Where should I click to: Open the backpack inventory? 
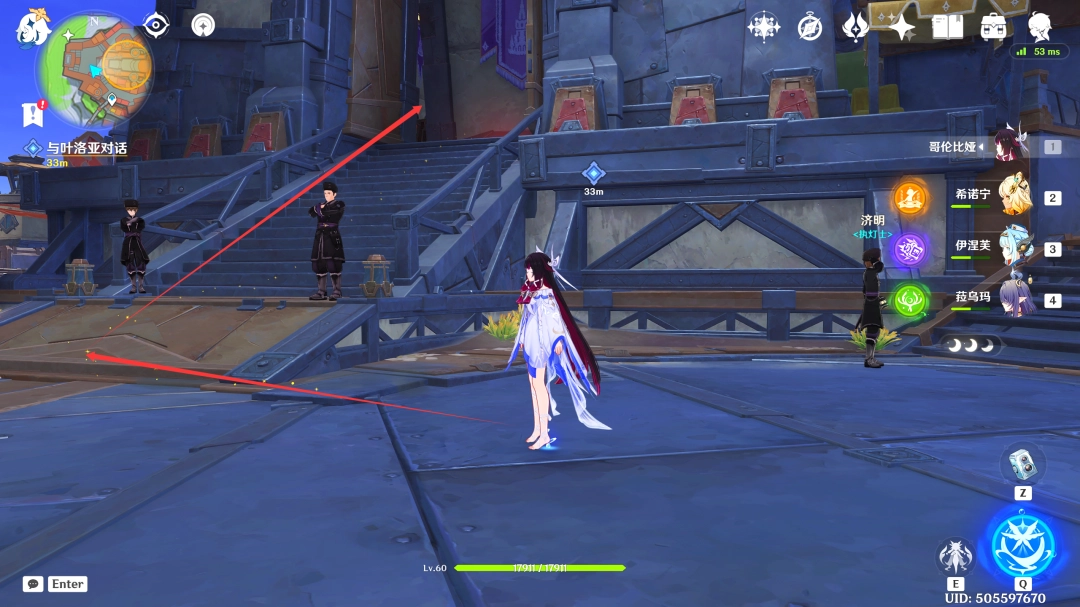(993, 27)
